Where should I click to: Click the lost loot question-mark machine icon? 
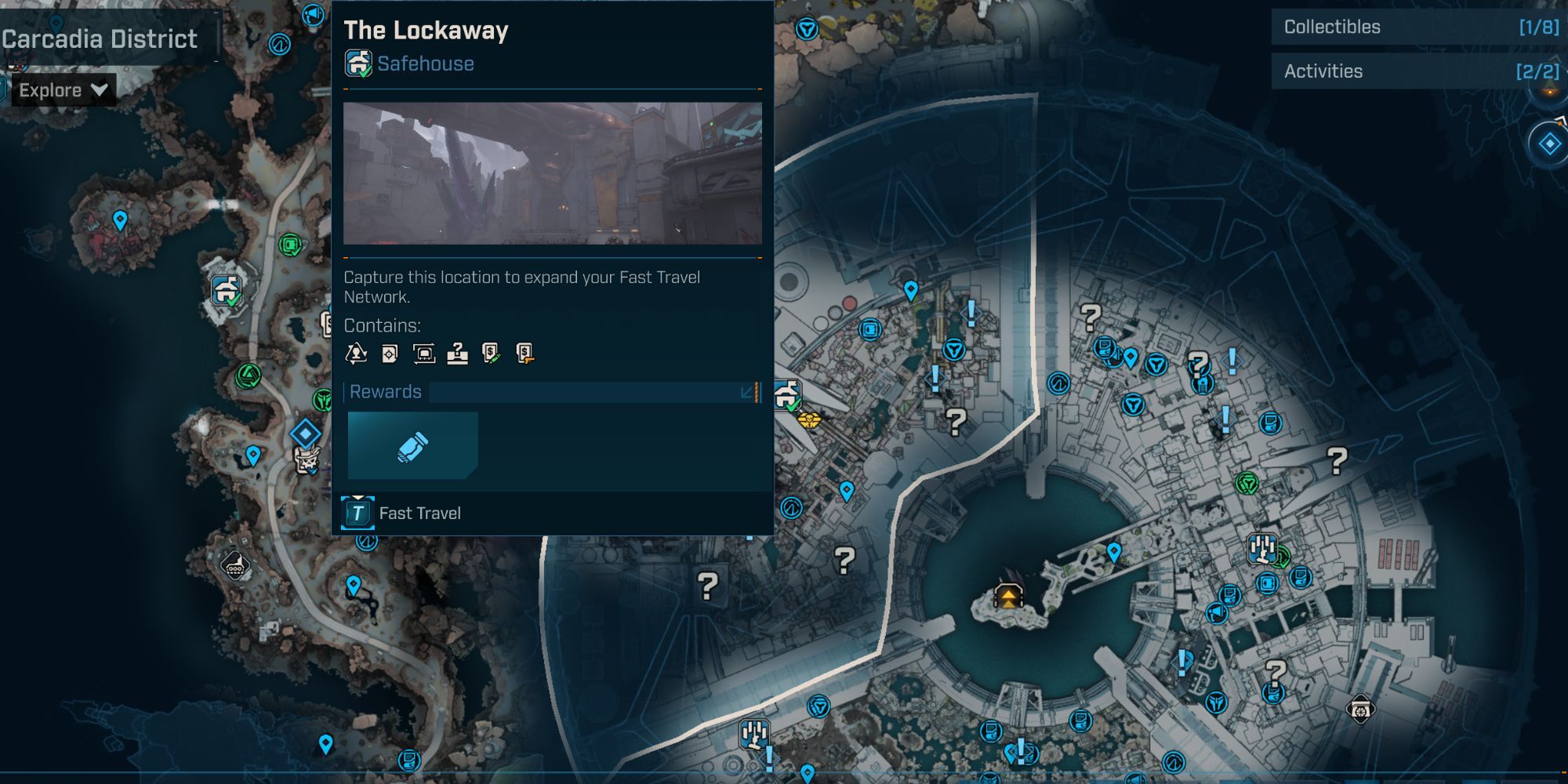[x=457, y=354]
